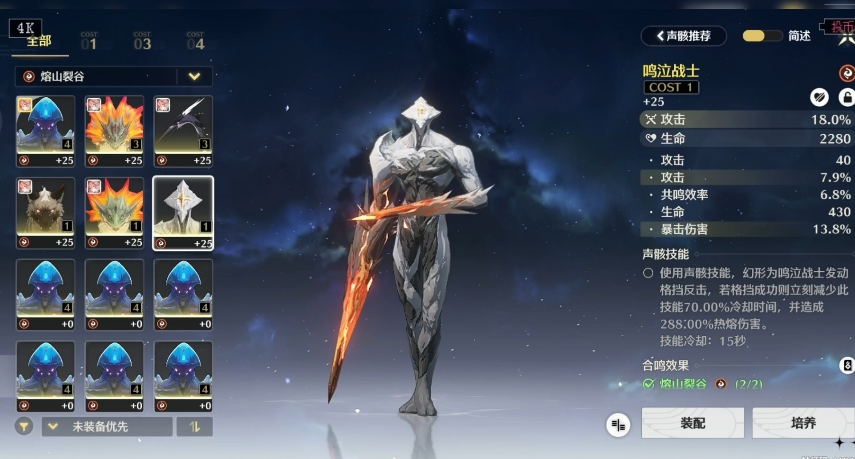
Task: Filter echoes by COST 3 tab
Action: coord(142,42)
